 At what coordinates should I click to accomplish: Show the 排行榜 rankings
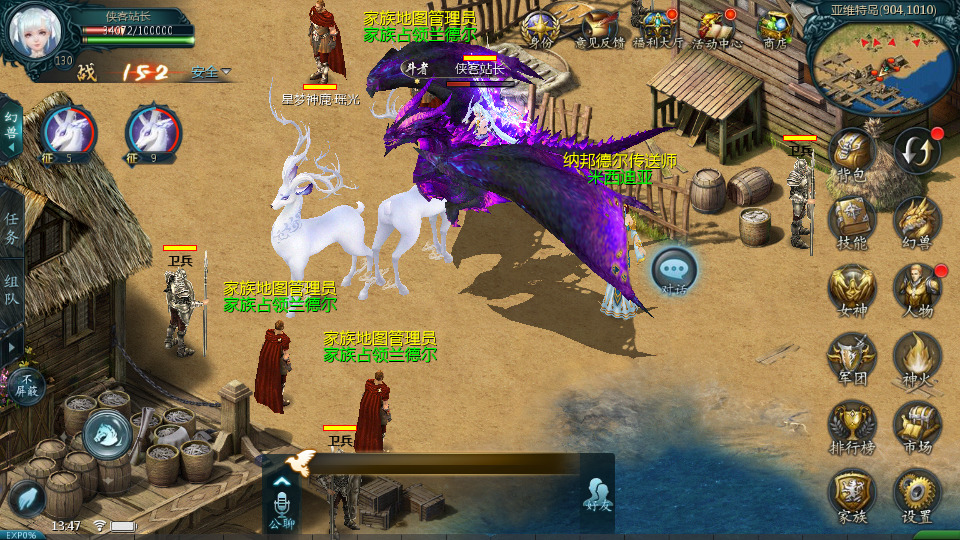[852, 426]
